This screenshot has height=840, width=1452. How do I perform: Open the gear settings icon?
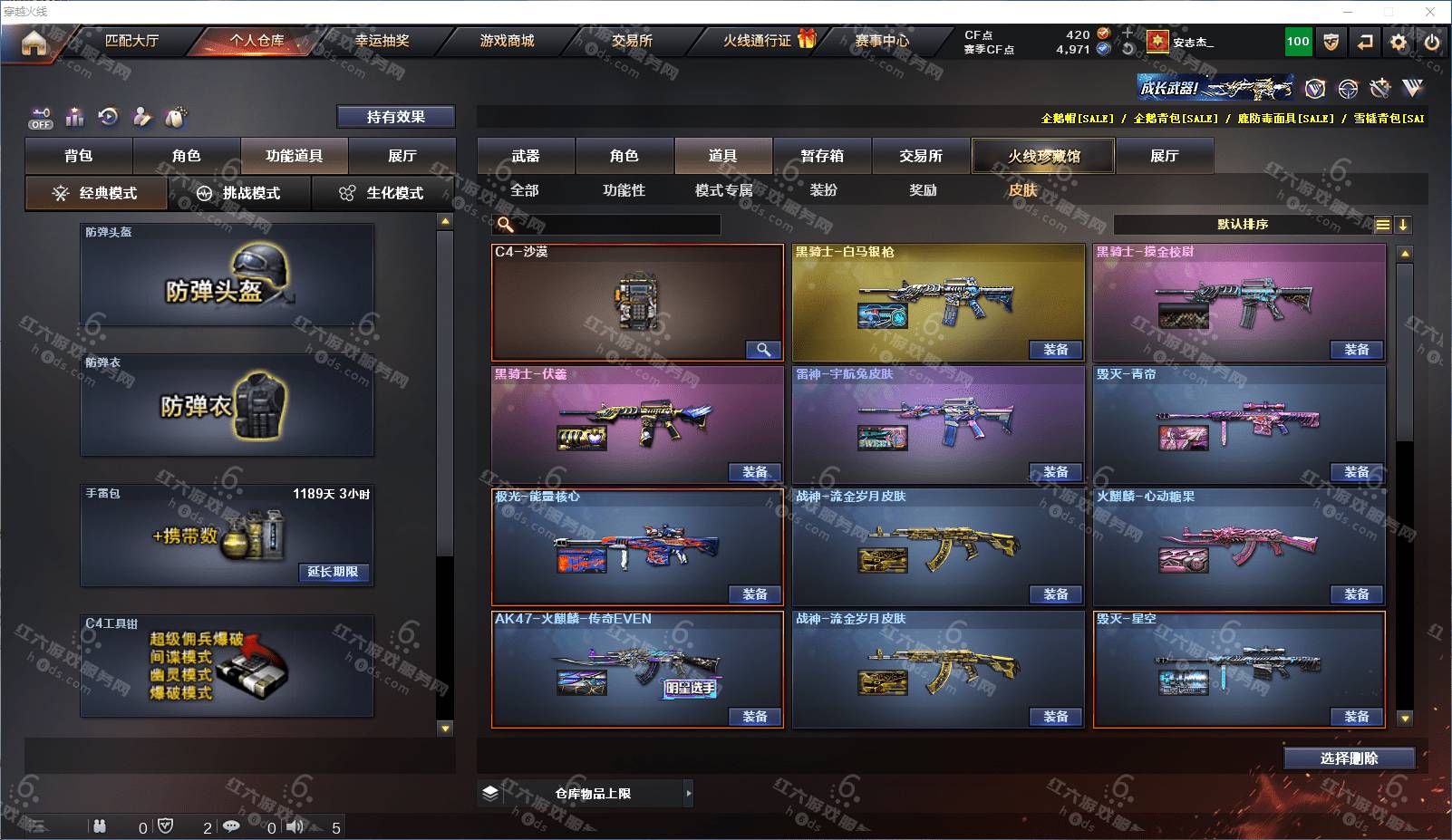[1399, 42]
